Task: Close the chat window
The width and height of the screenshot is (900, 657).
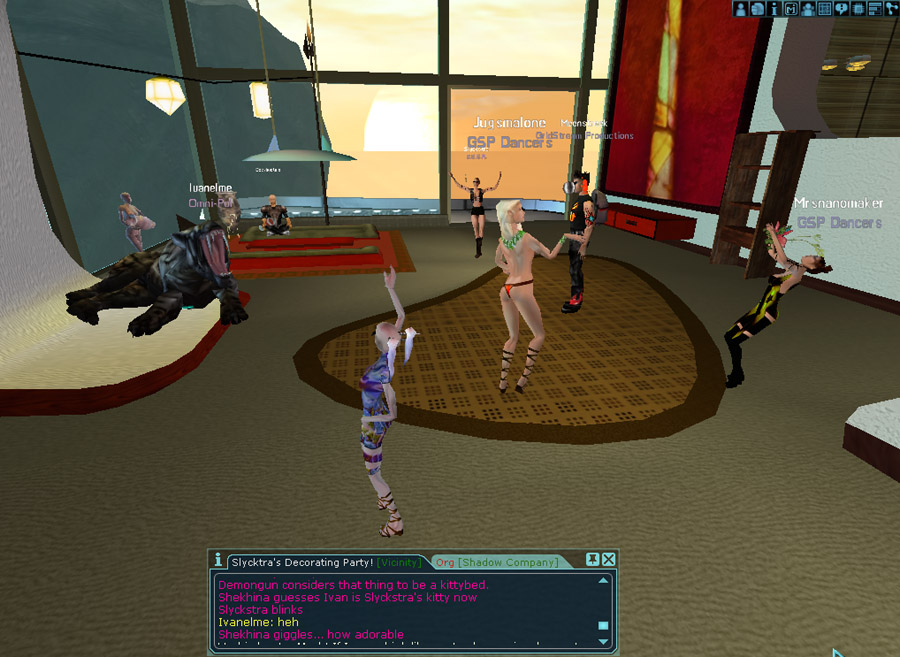Action: (609, 559)
